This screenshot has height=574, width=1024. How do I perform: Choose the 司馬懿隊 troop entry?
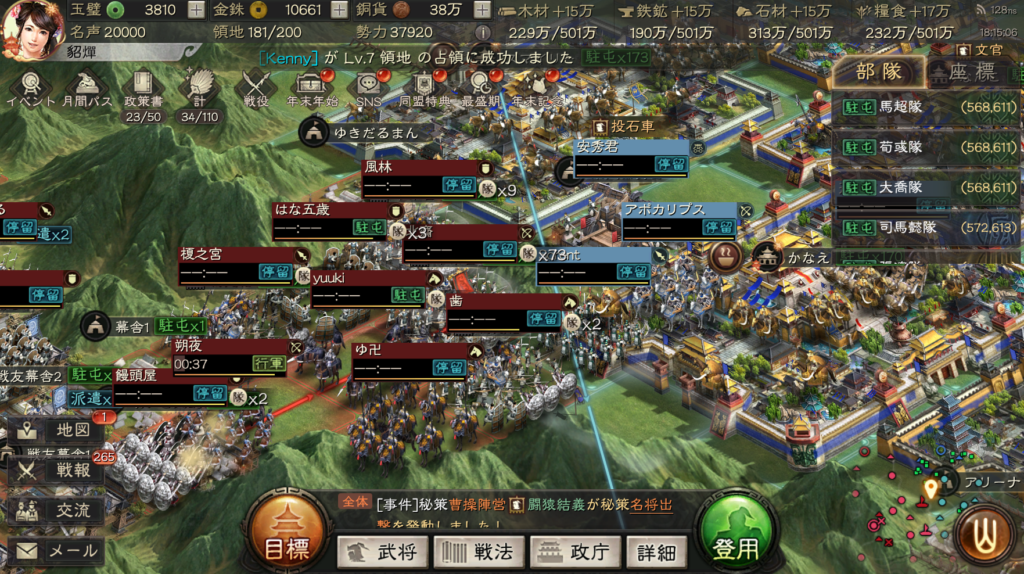pos(925,227)
